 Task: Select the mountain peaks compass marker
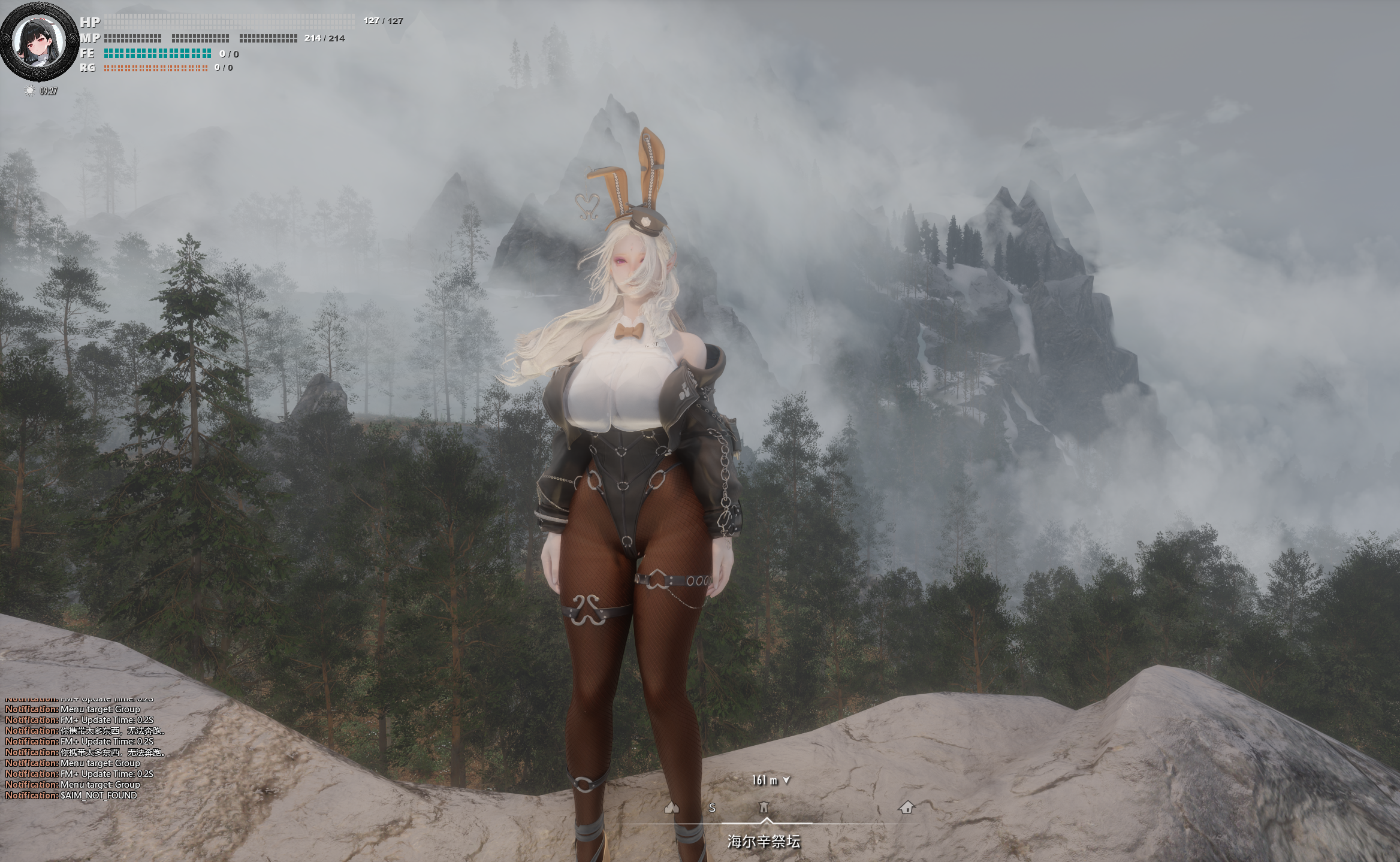672,807
